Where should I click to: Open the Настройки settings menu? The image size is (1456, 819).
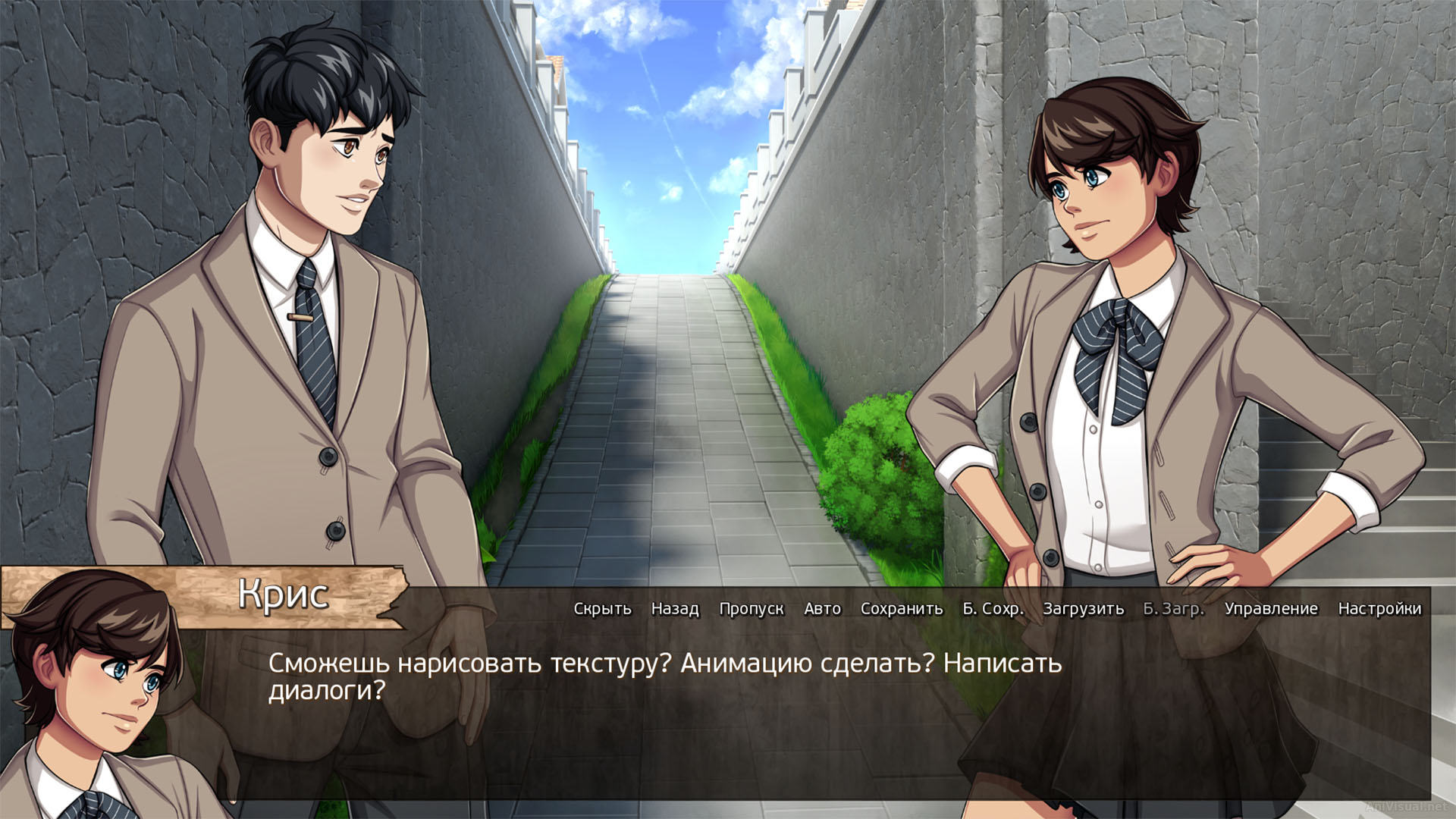(1380, 608)
